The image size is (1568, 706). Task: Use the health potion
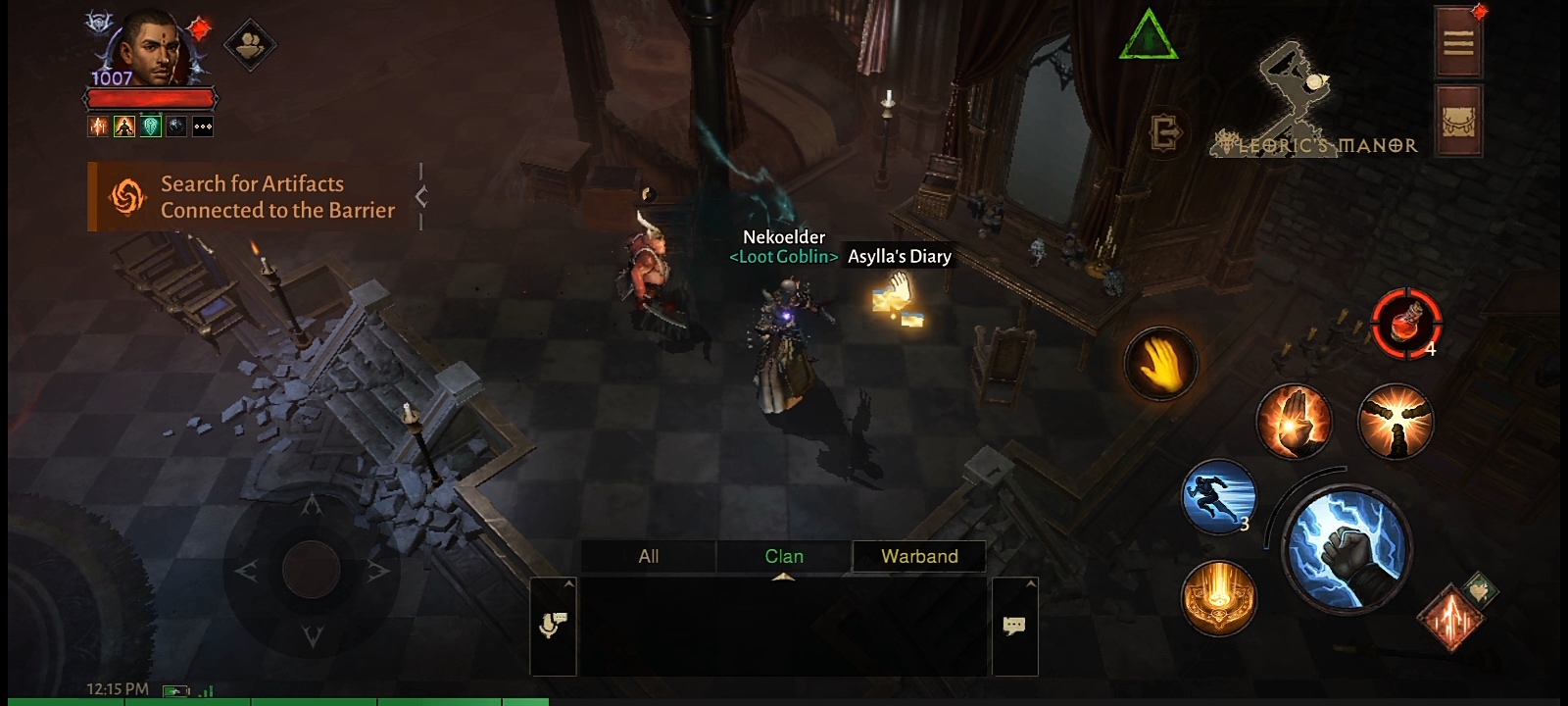1405,322
